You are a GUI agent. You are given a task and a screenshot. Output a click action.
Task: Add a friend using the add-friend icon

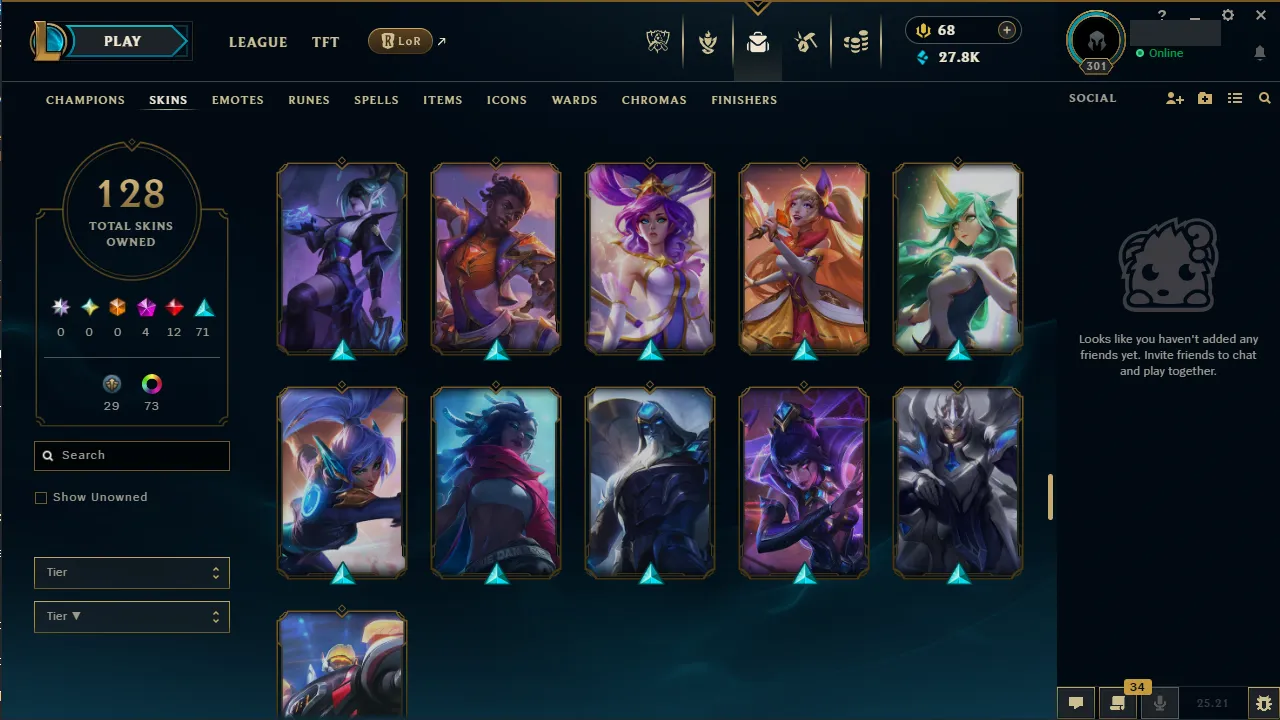[x=1175, y=98]
